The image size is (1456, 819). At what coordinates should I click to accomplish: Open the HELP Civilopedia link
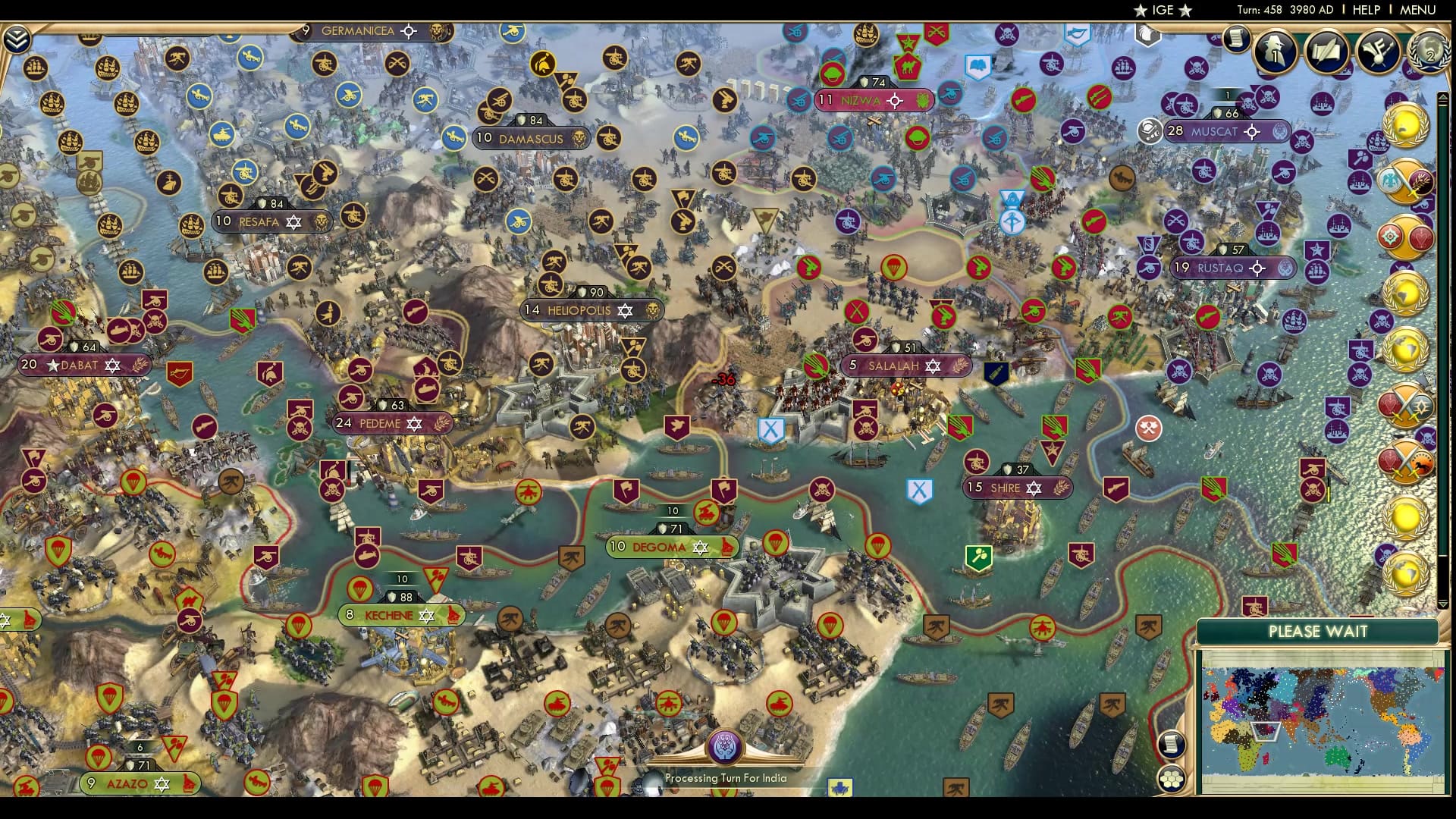coord(1366,10)
